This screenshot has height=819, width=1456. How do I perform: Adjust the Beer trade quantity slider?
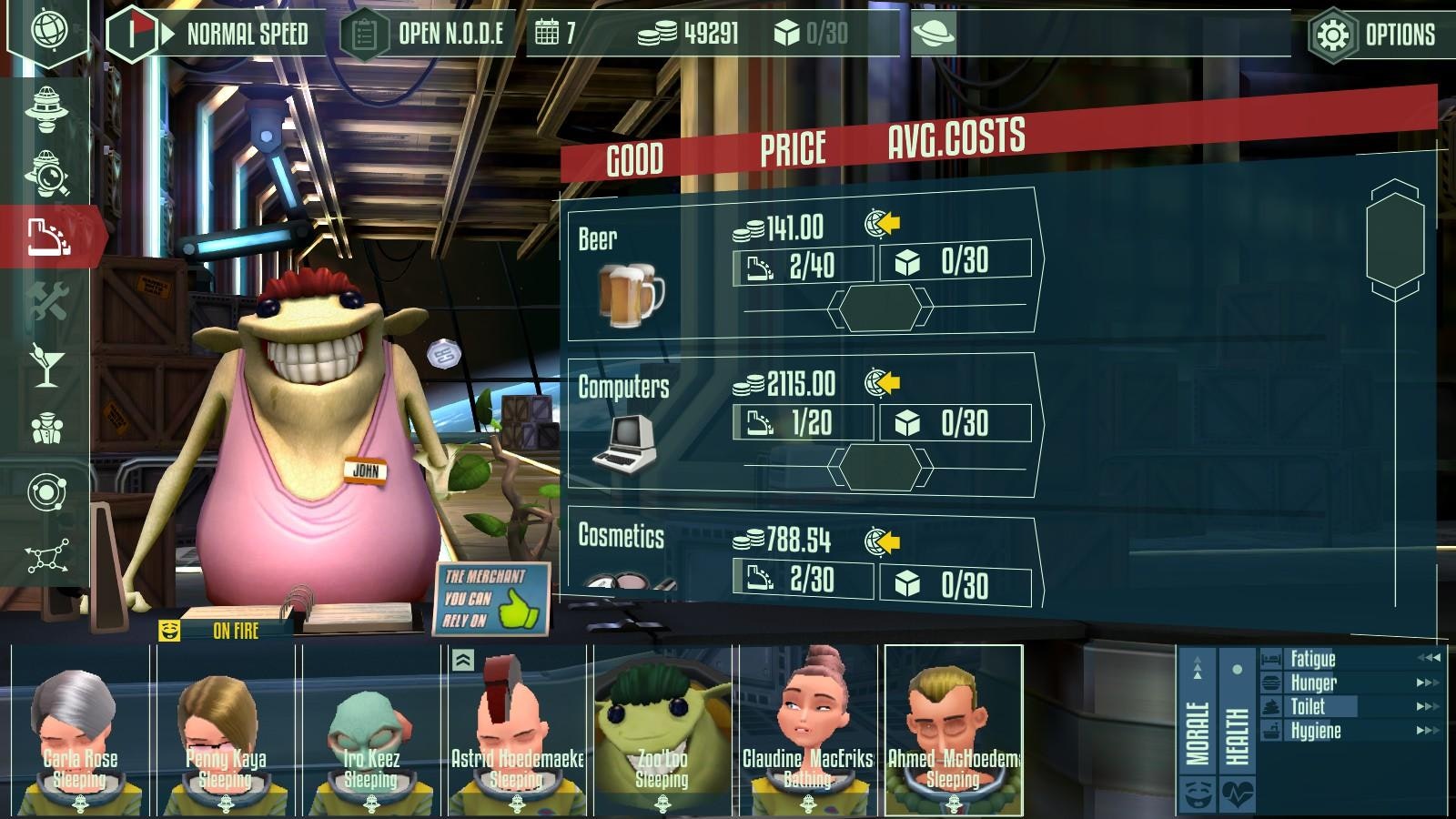[880, 308]
